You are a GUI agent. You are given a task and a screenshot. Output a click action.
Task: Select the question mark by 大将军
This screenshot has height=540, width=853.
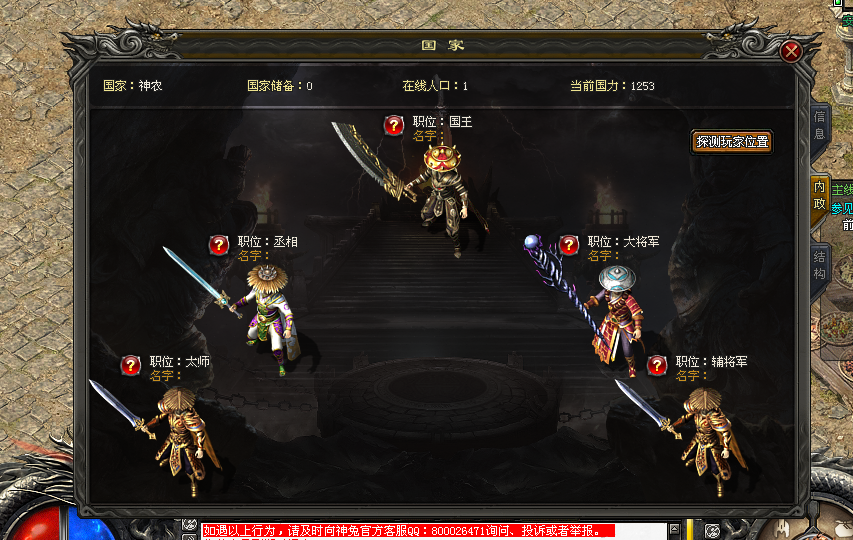coord(569,244)
